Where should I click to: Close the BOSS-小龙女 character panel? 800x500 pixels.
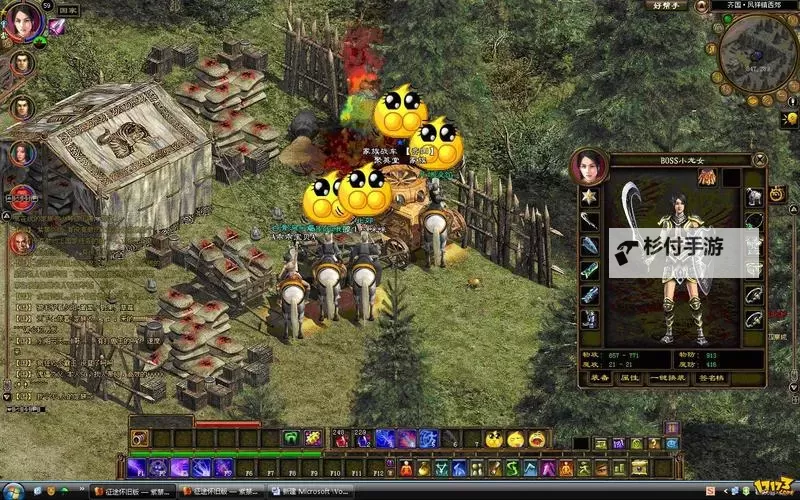[x=760, y=158]
